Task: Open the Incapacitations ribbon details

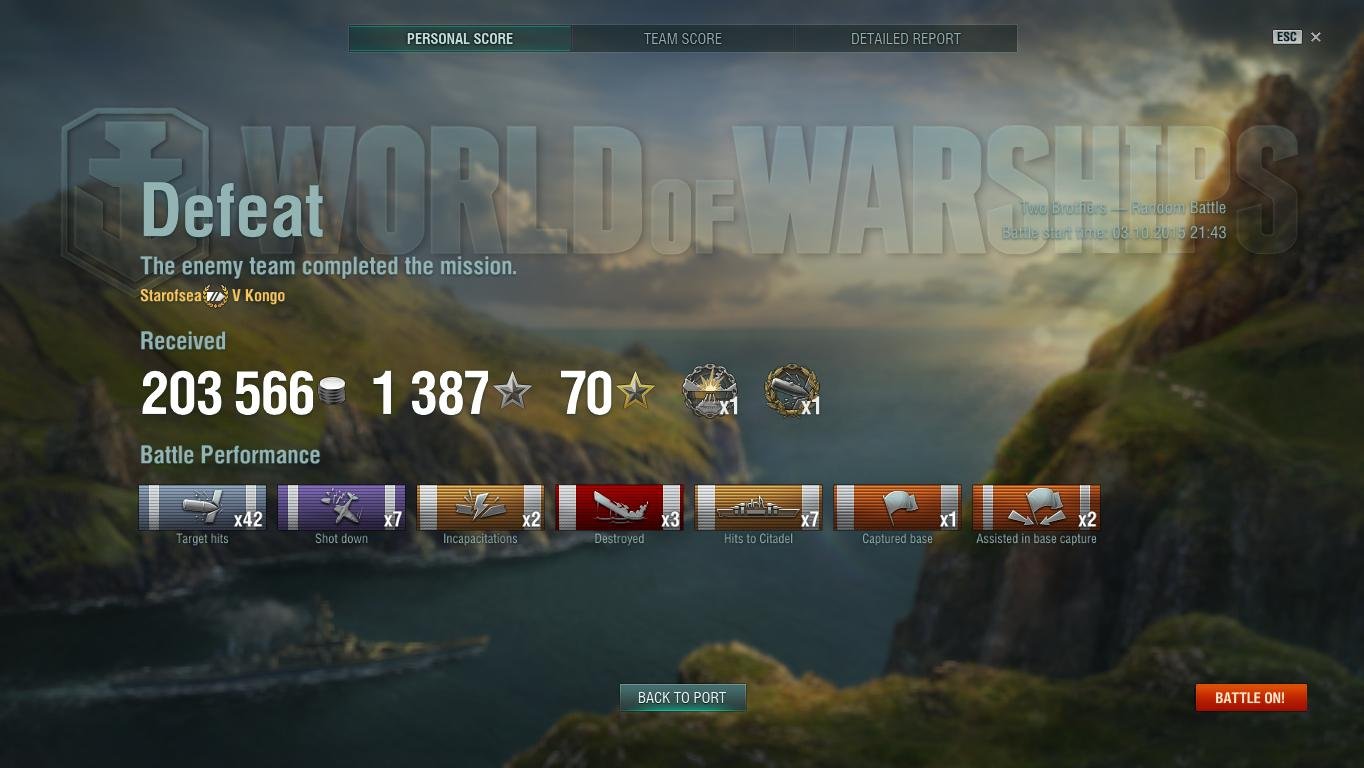Action: click(x=480, y=507)
